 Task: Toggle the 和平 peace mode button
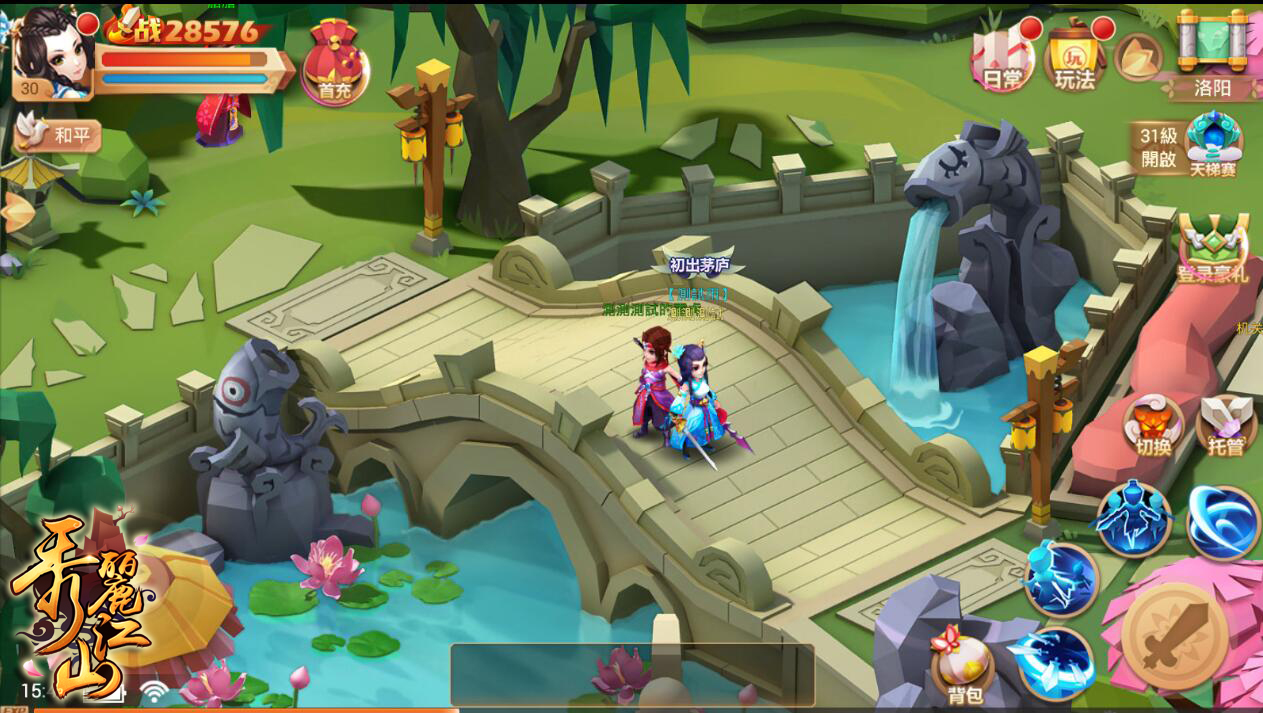coord(58,135)
